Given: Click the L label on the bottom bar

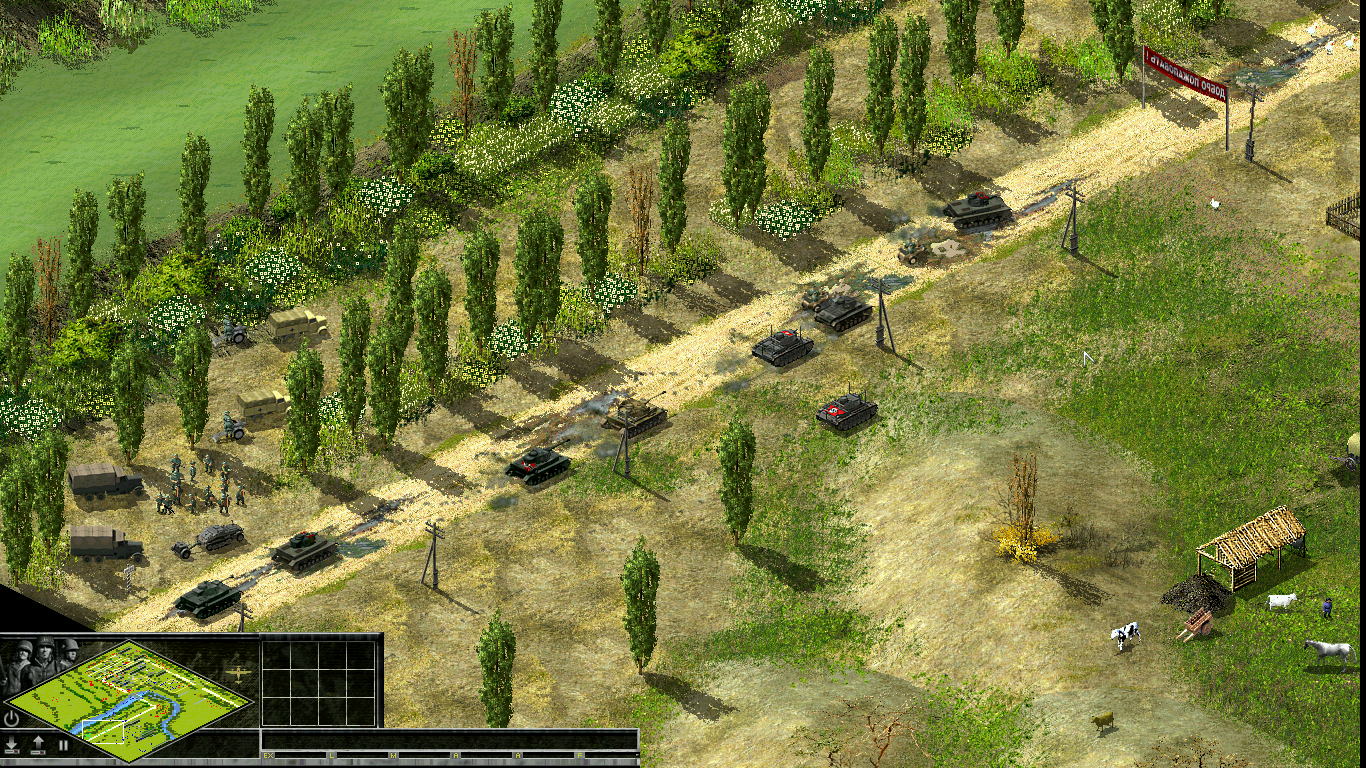Looking at the screenshot, I should 332,755.
